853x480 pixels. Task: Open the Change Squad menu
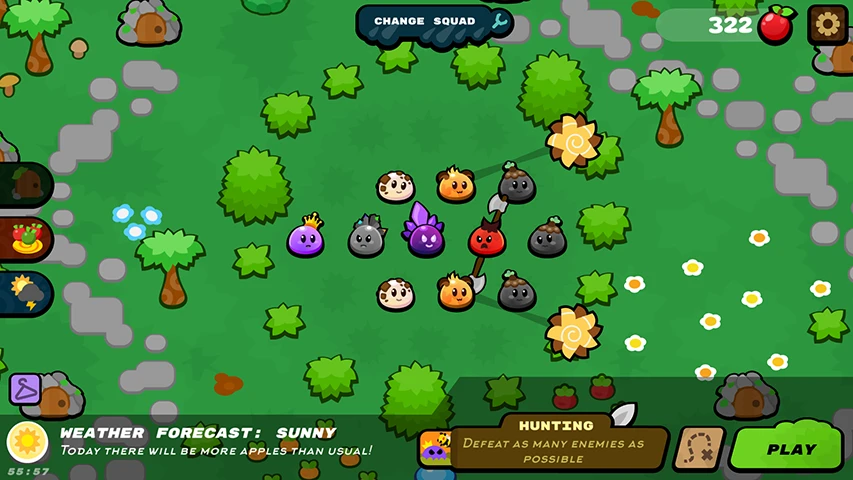pos(435,22)
